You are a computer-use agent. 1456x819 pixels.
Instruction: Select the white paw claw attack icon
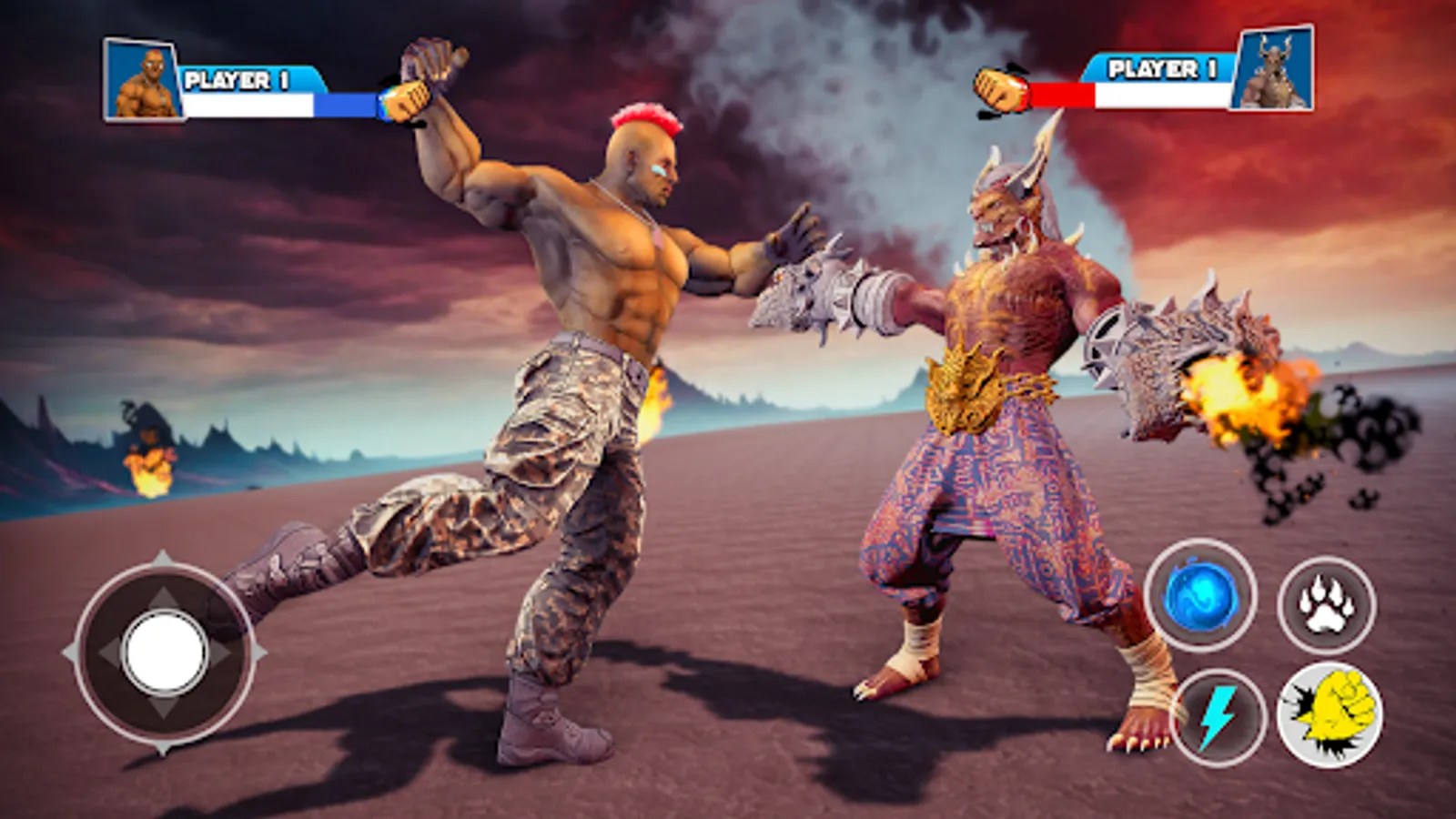tap(1324, 602)
